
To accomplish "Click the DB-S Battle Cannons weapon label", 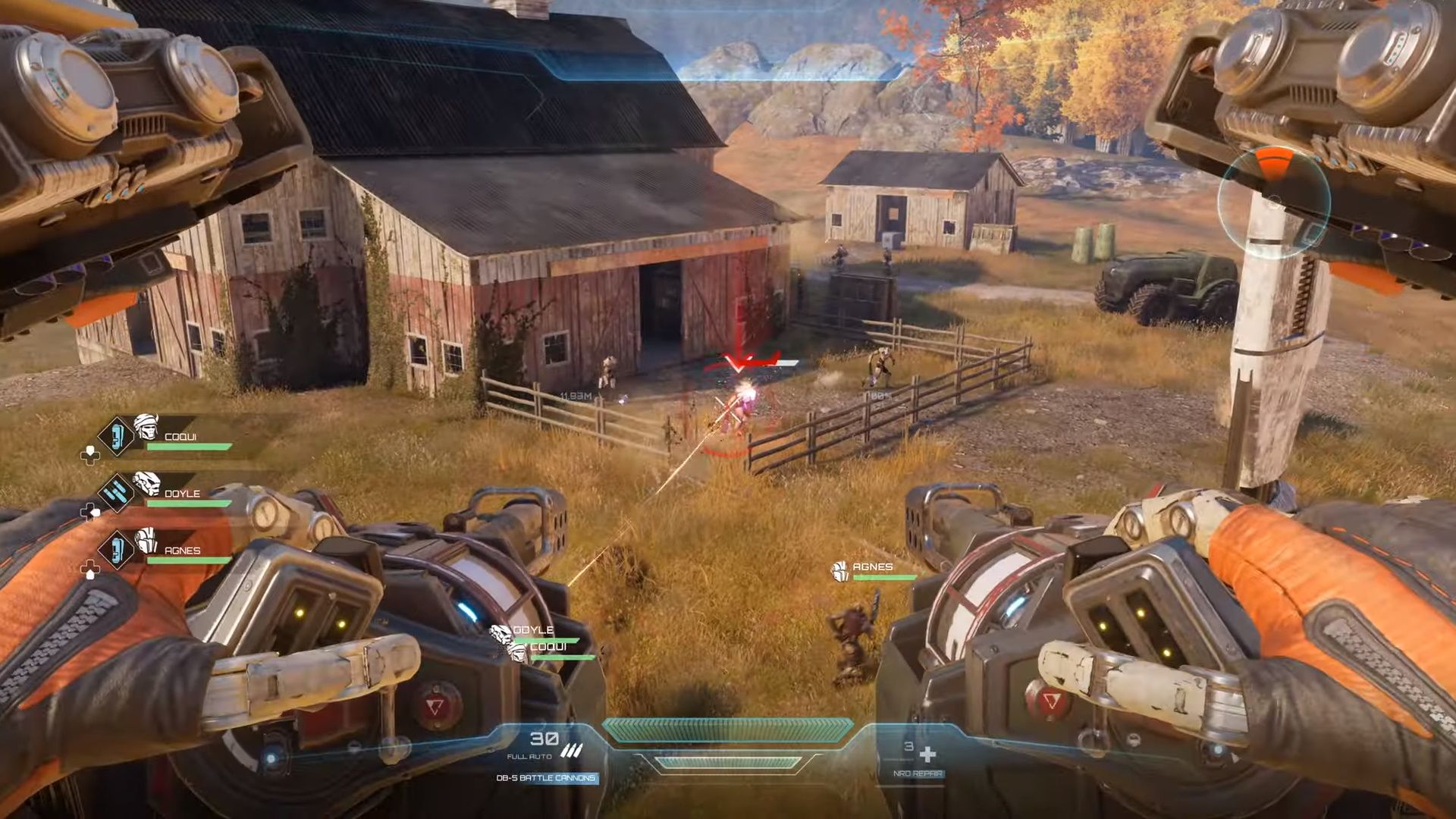I will (x=546, y=778).
